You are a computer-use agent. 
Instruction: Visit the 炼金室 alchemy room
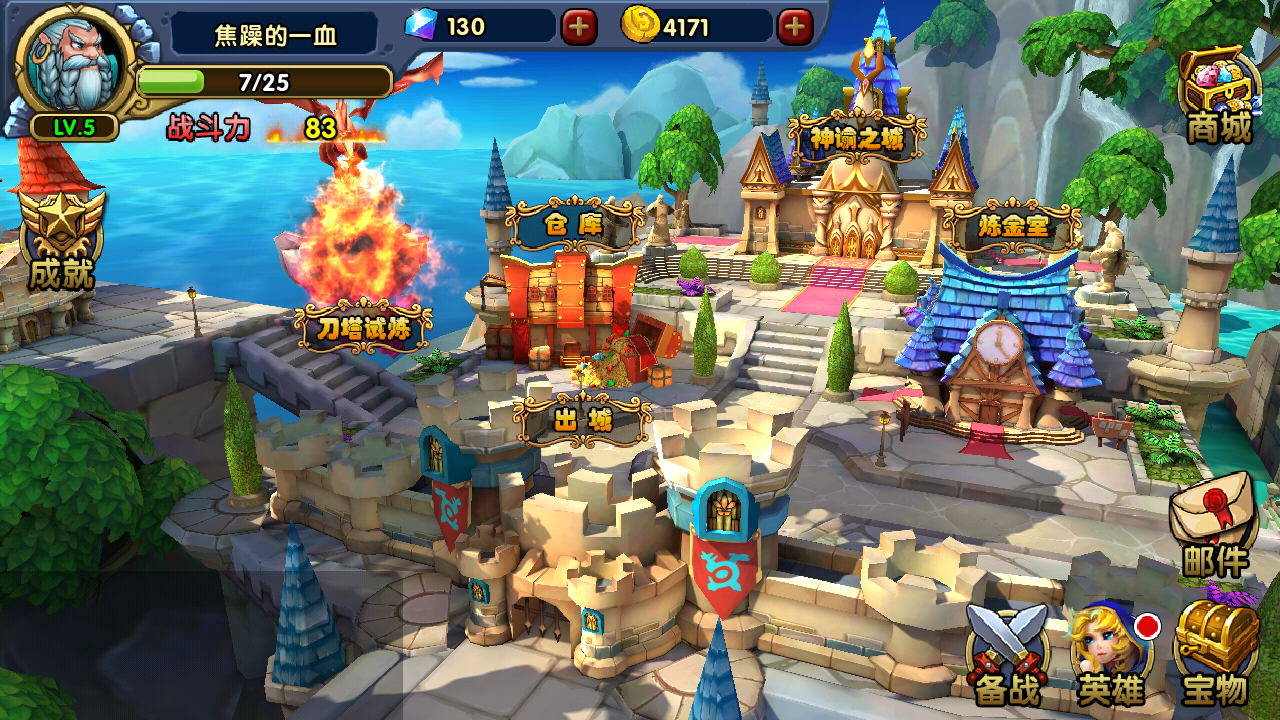[x=1012, y=227]
